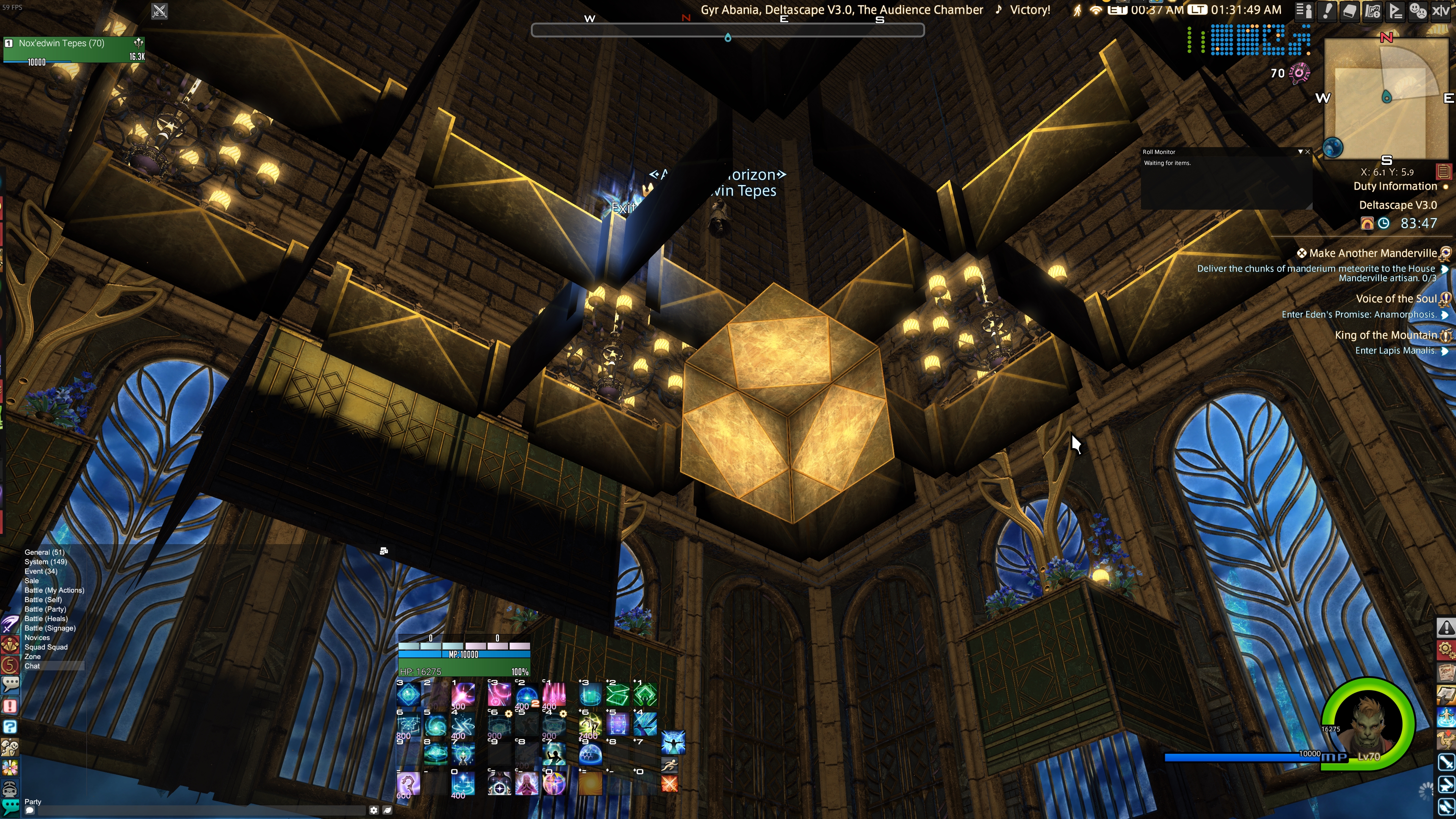Collapse the Roll Monitor window
The image size is (1456, 819).
[1300, 152]
